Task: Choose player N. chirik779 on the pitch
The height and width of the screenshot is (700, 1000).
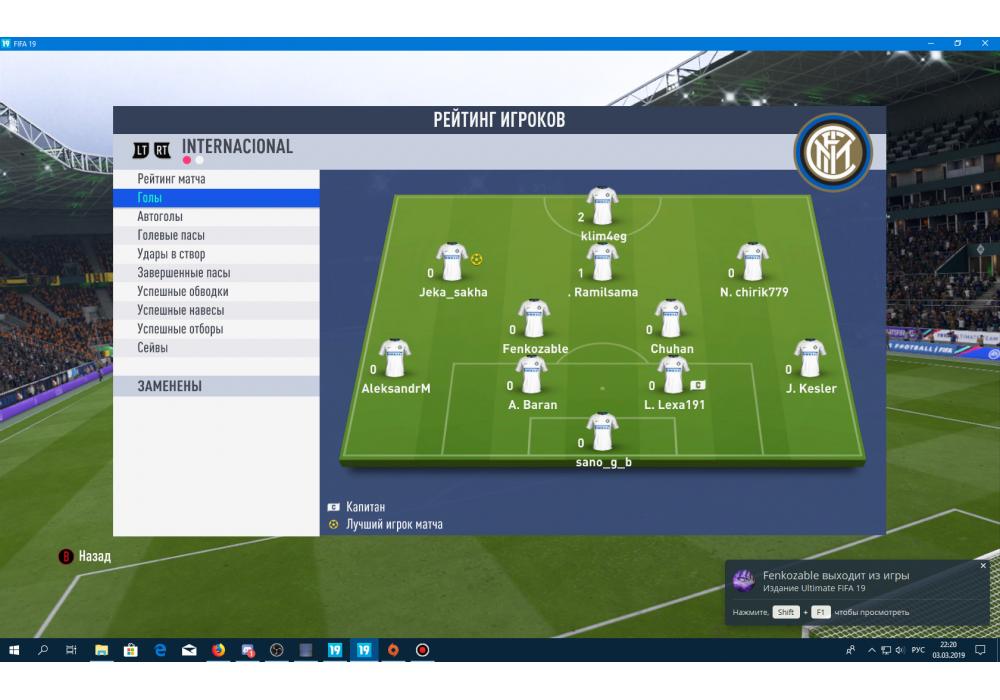Action: [752, 262]
